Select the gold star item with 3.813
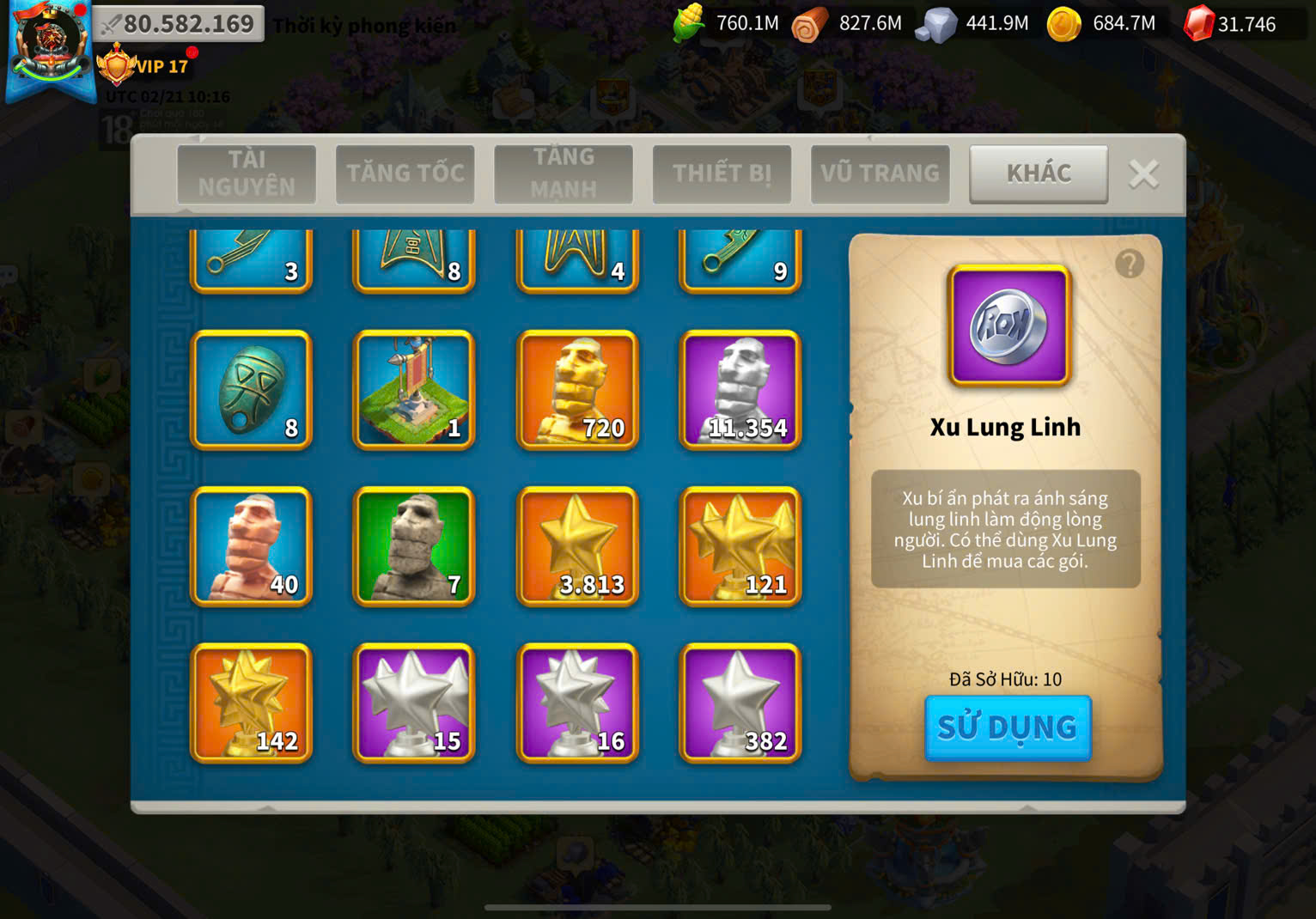This screenshot has width=1316, height=919. point(577,546)
